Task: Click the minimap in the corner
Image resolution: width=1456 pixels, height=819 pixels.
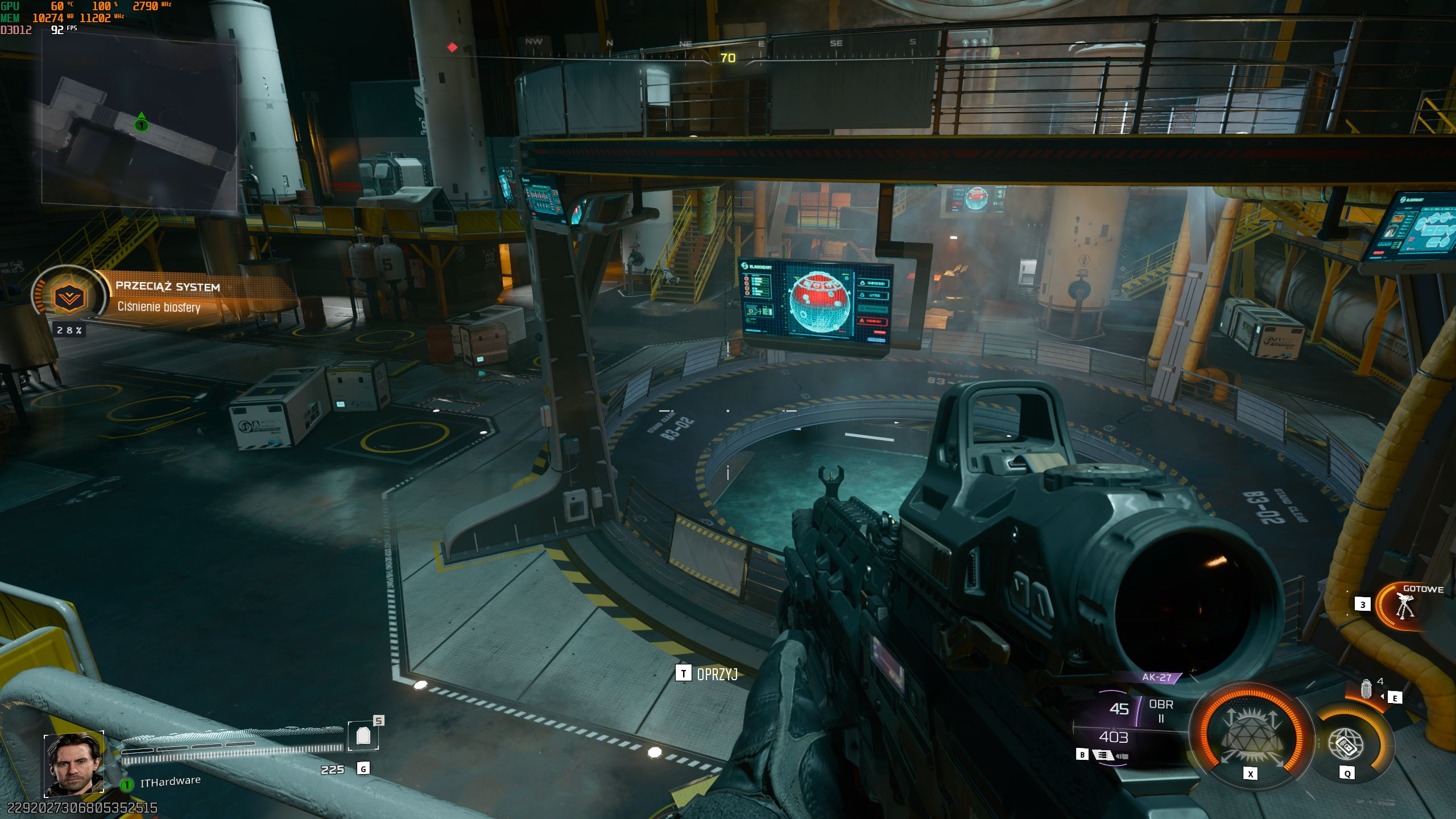Action: pyautogui.click(x=139, y=122)
